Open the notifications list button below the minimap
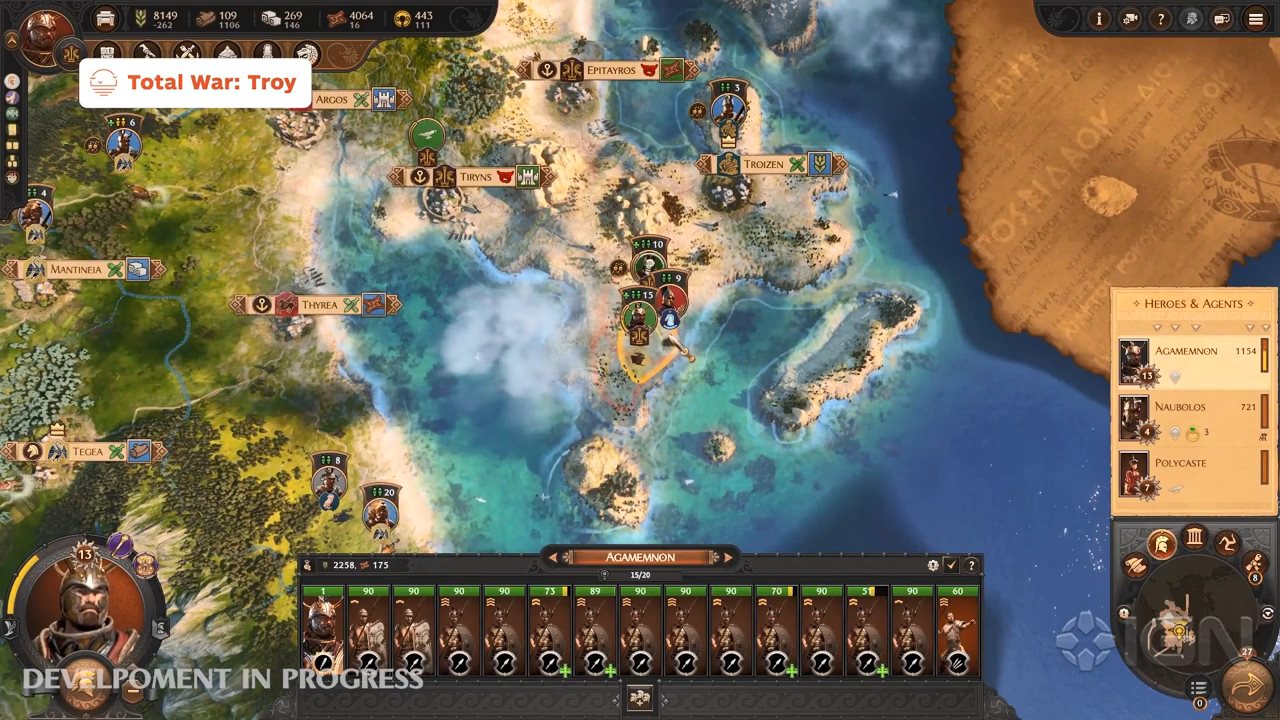Viewport: 1280px width, 720px height. [x=1199, y=688]
